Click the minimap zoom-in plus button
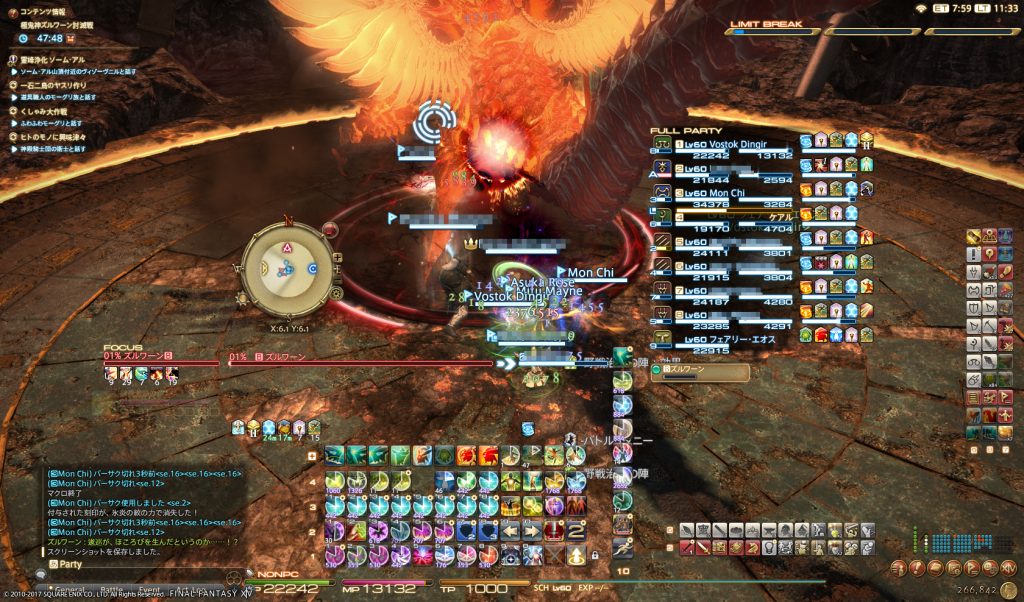Screen dimensions: 1024x602 pos(337,257)
